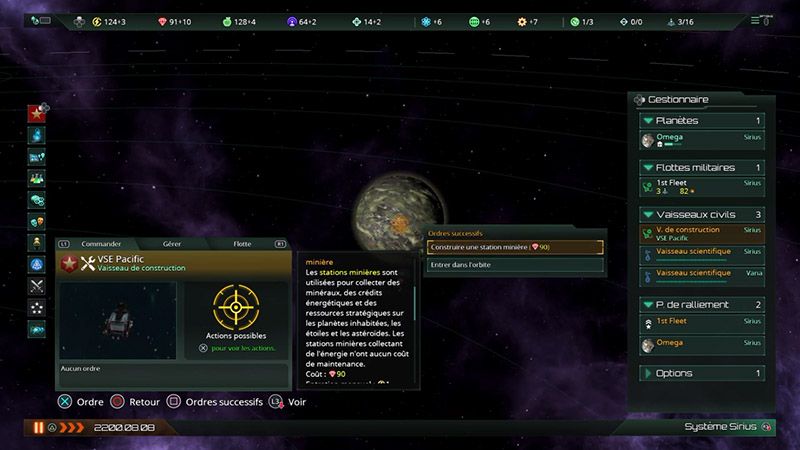Select the Omega rally point entry

(x=700, y=344)
